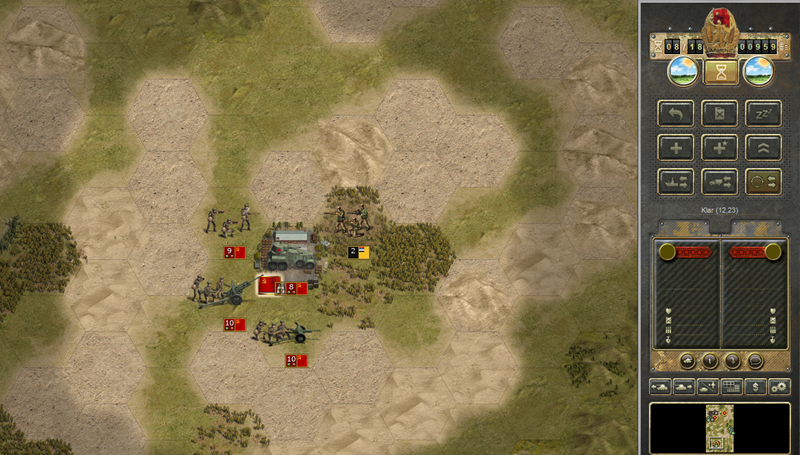Screen dimensions: 800x455
Task: Click the undo arrow button
Action: [675, 113]
